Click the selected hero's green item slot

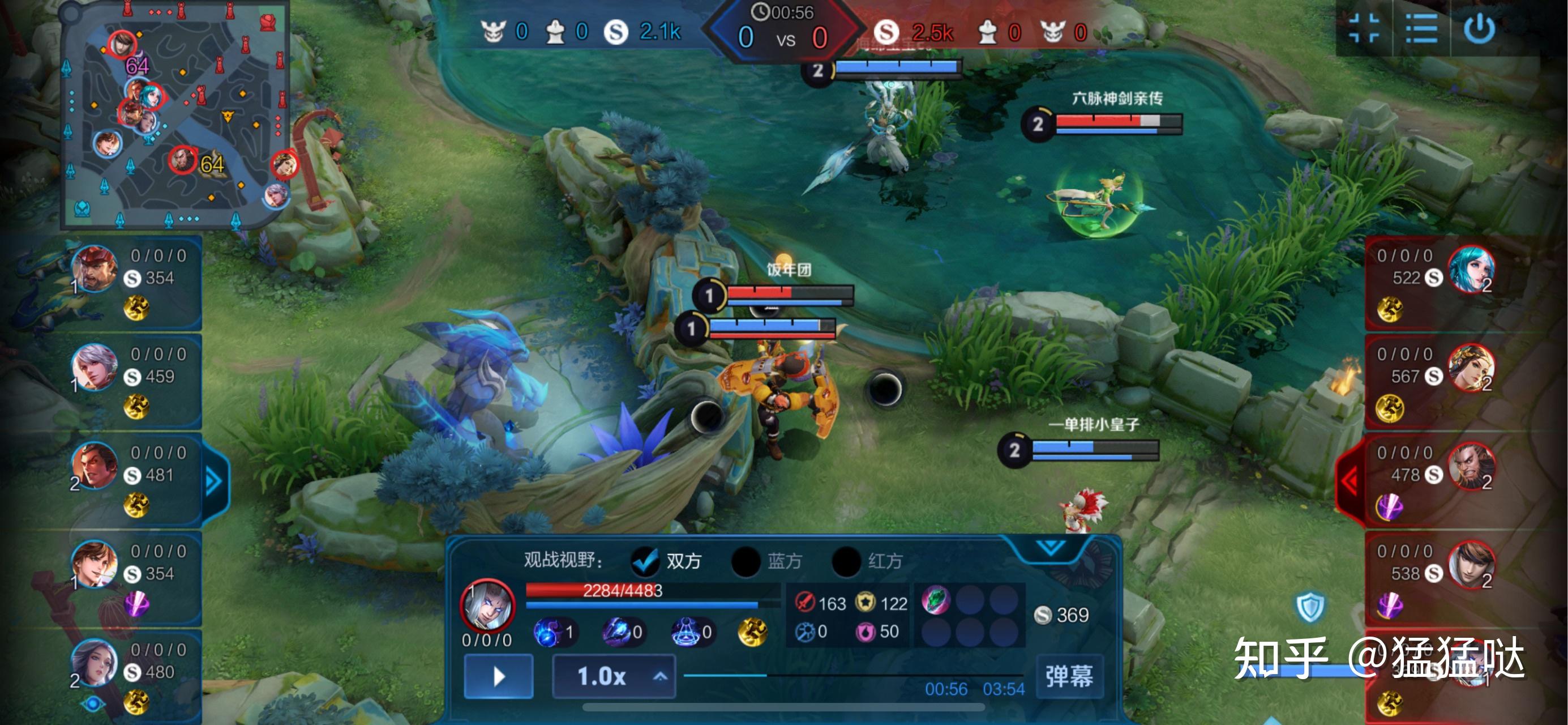pyautogui.click(x=936, y=601)
